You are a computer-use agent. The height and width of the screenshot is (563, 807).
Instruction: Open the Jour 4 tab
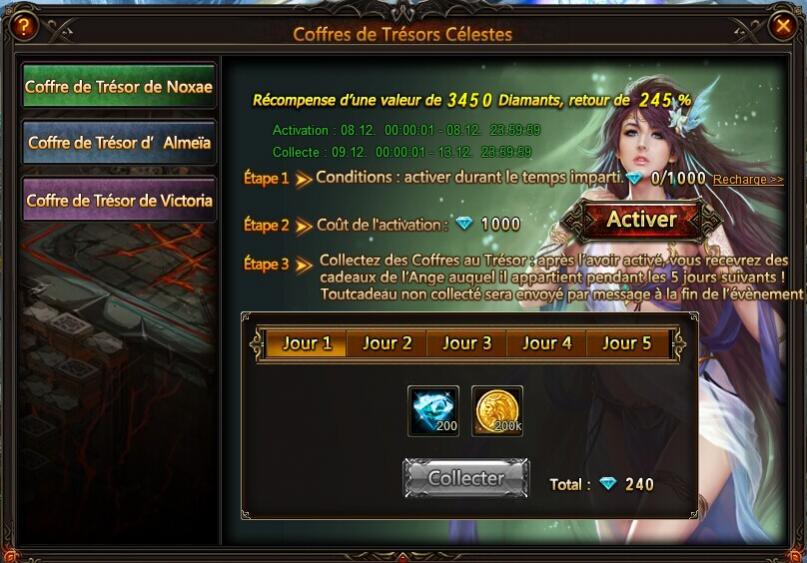click(x=547, y=343)
